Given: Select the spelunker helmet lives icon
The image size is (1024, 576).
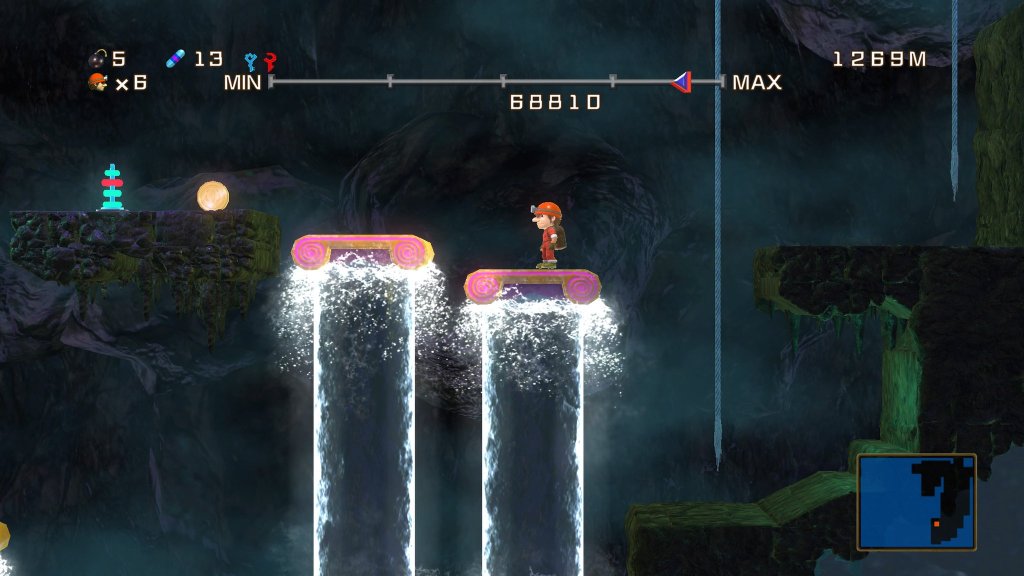Looking at the screenshot, I should point(98,82).
